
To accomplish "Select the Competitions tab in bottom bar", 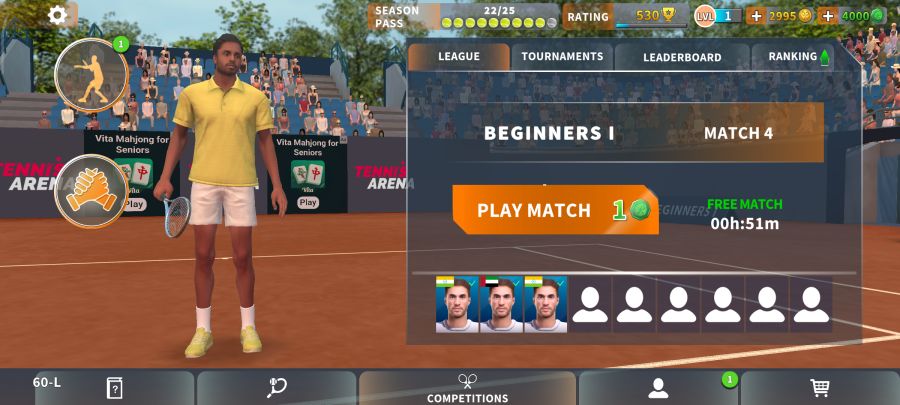I will (467, 388).
